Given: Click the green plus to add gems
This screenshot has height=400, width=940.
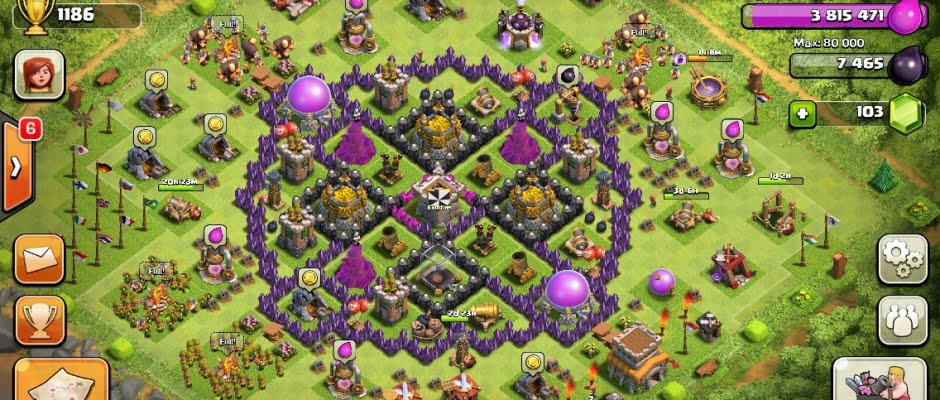Looking at the screenshot, I should [800, 113].
